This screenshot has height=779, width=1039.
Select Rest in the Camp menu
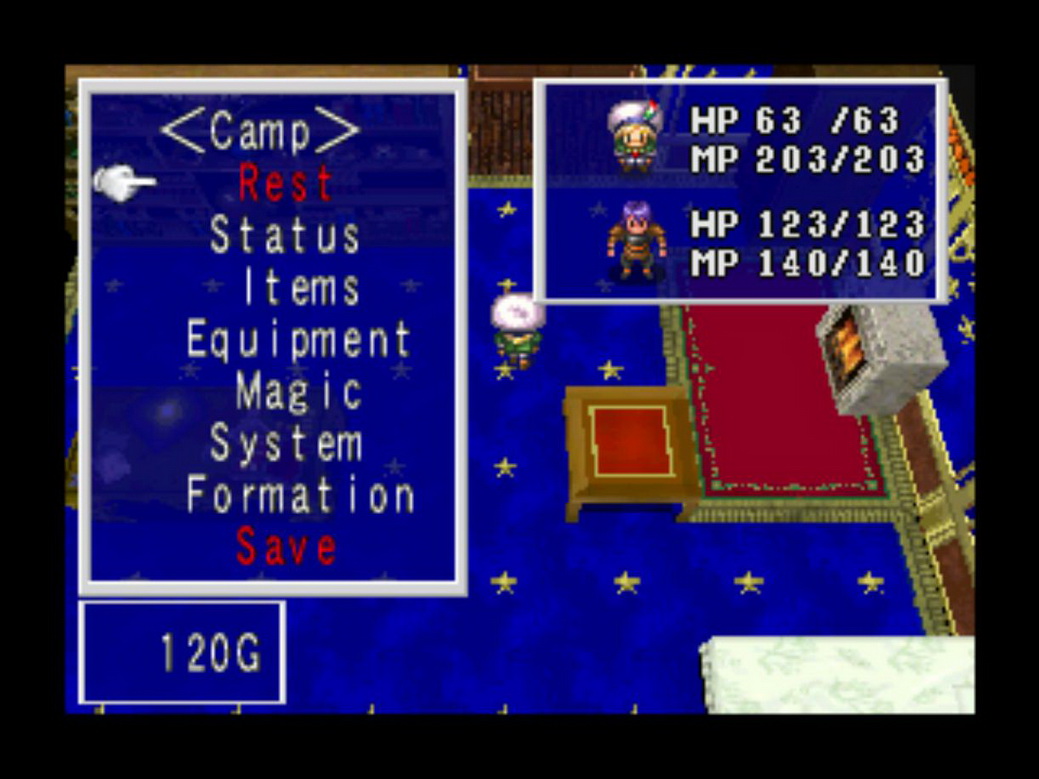click(285, 184)
